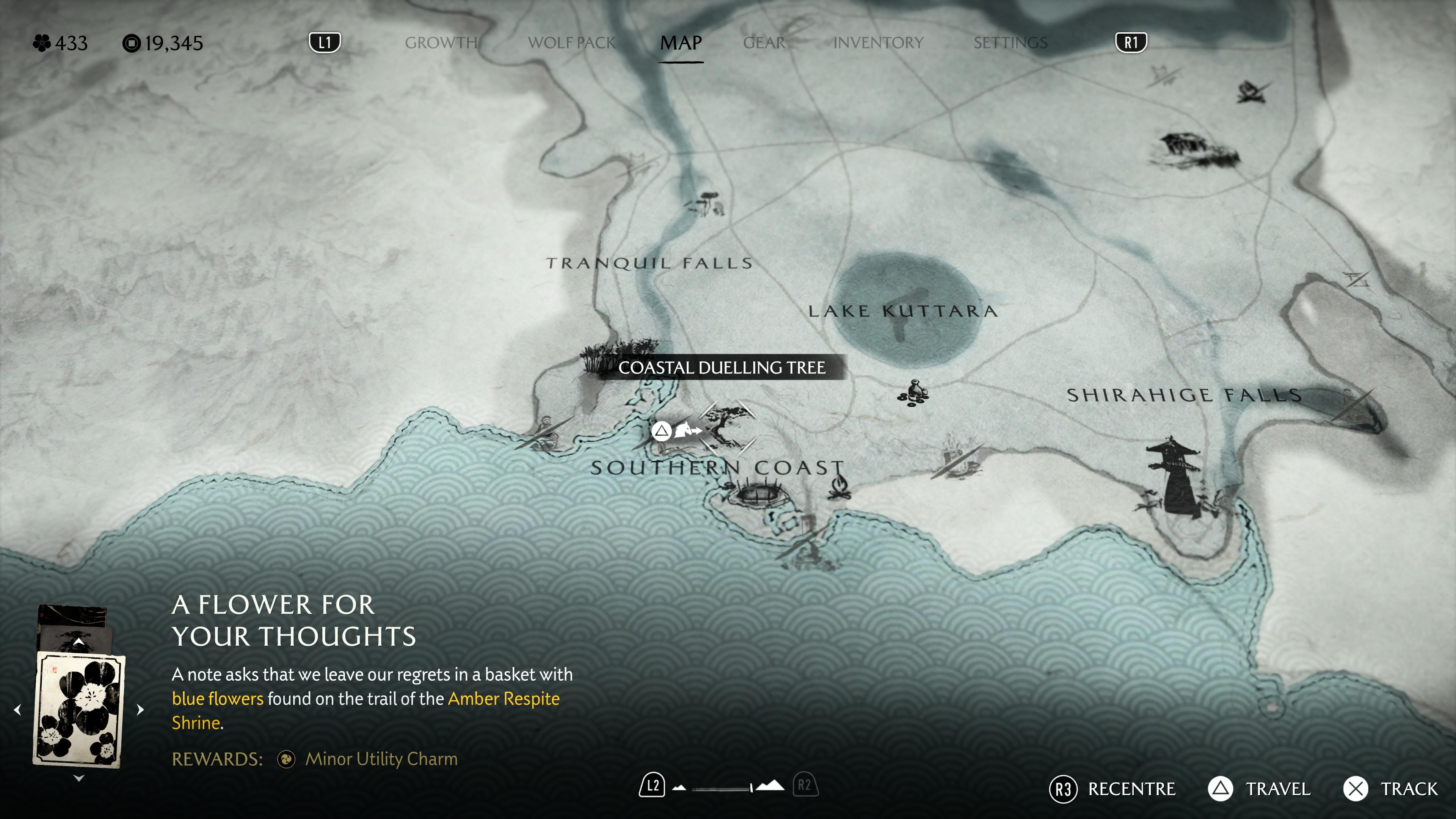This screenshot has height=819, width=1456.
Task: Choose the sake jug map marker
Action: [x=913, y=393]
